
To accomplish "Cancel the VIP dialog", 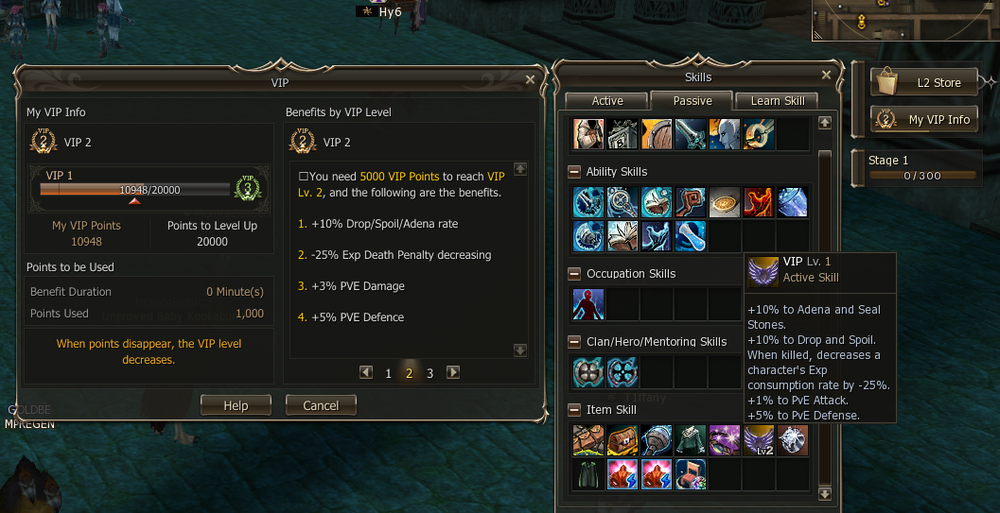I will [321, 405].
